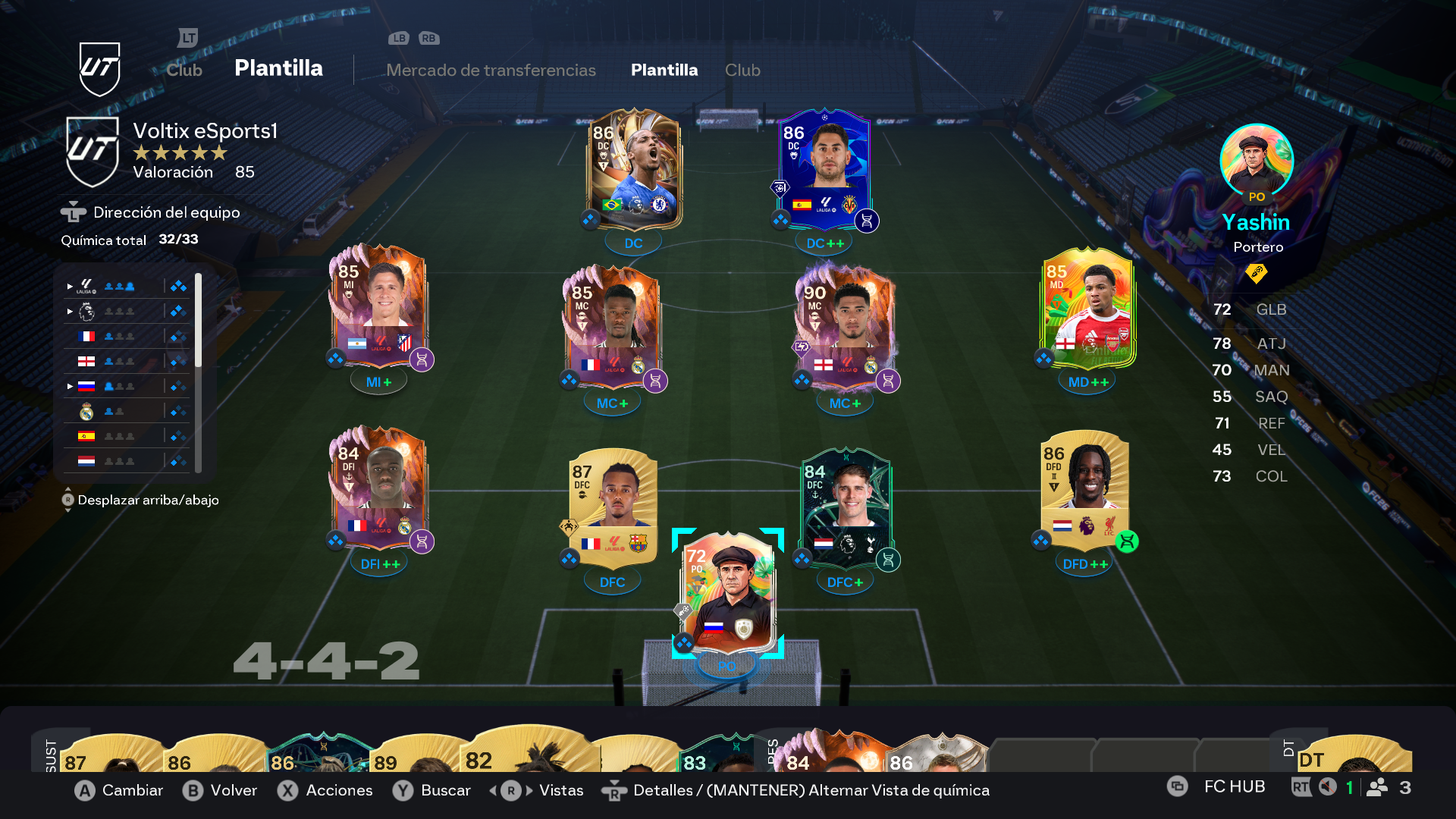The image size is (1456, 819).
Task: Select the 86 DC Chelsea striker card
Action: coord(634,171)
